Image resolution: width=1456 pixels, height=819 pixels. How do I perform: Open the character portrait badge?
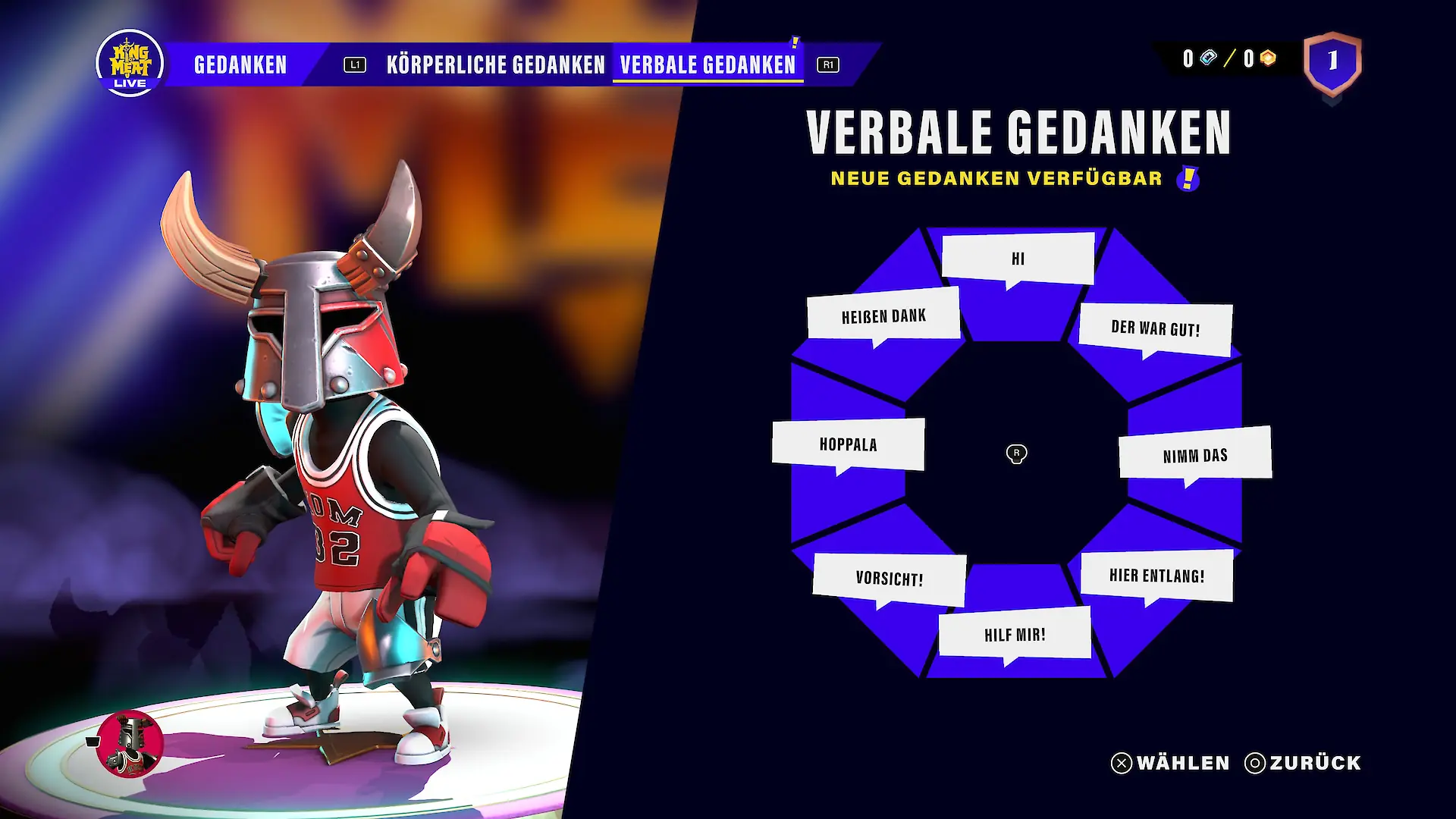point(130,743)
